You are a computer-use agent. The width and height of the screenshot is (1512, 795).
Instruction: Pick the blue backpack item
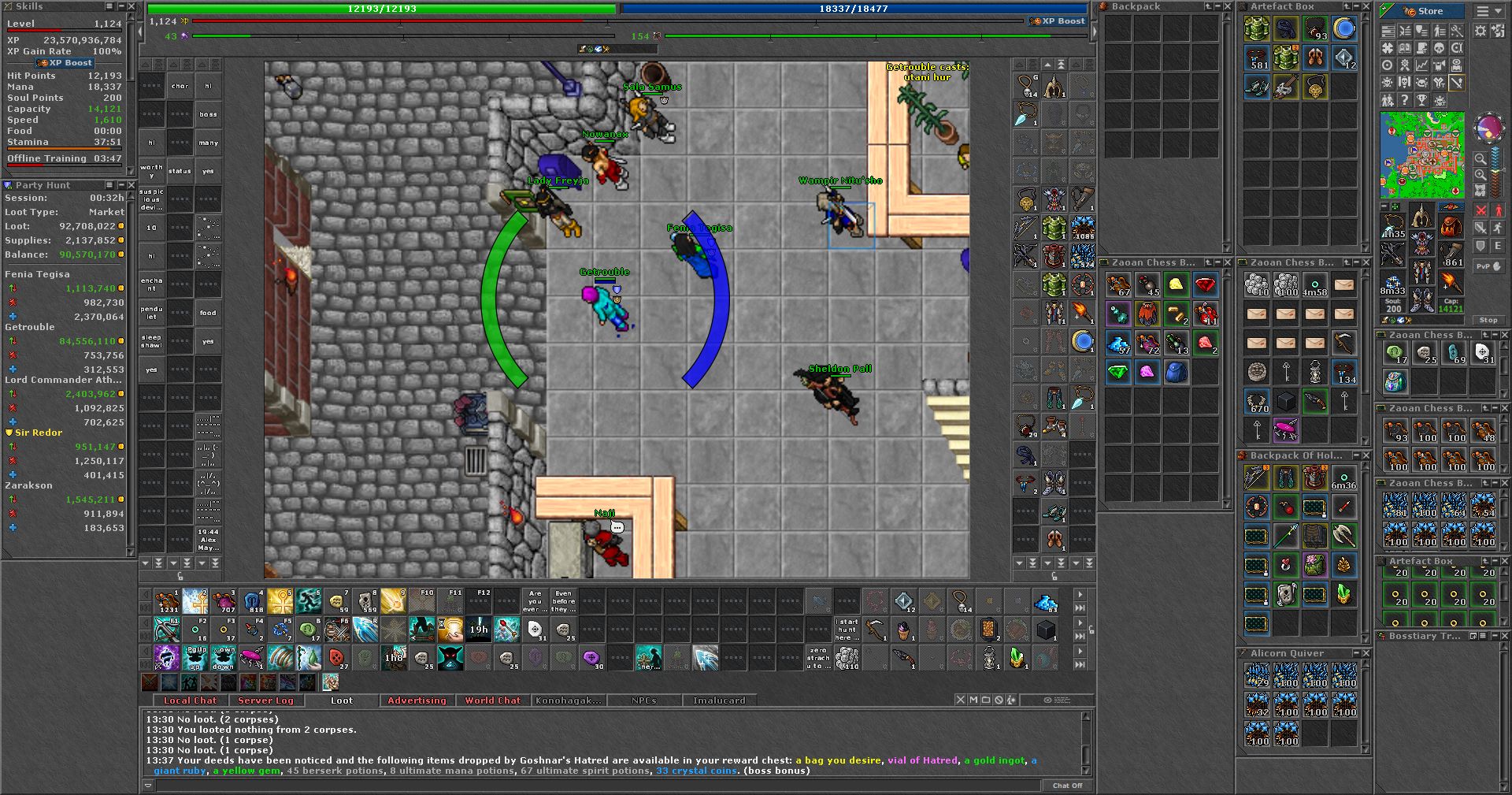click(x=1176, y=372)
